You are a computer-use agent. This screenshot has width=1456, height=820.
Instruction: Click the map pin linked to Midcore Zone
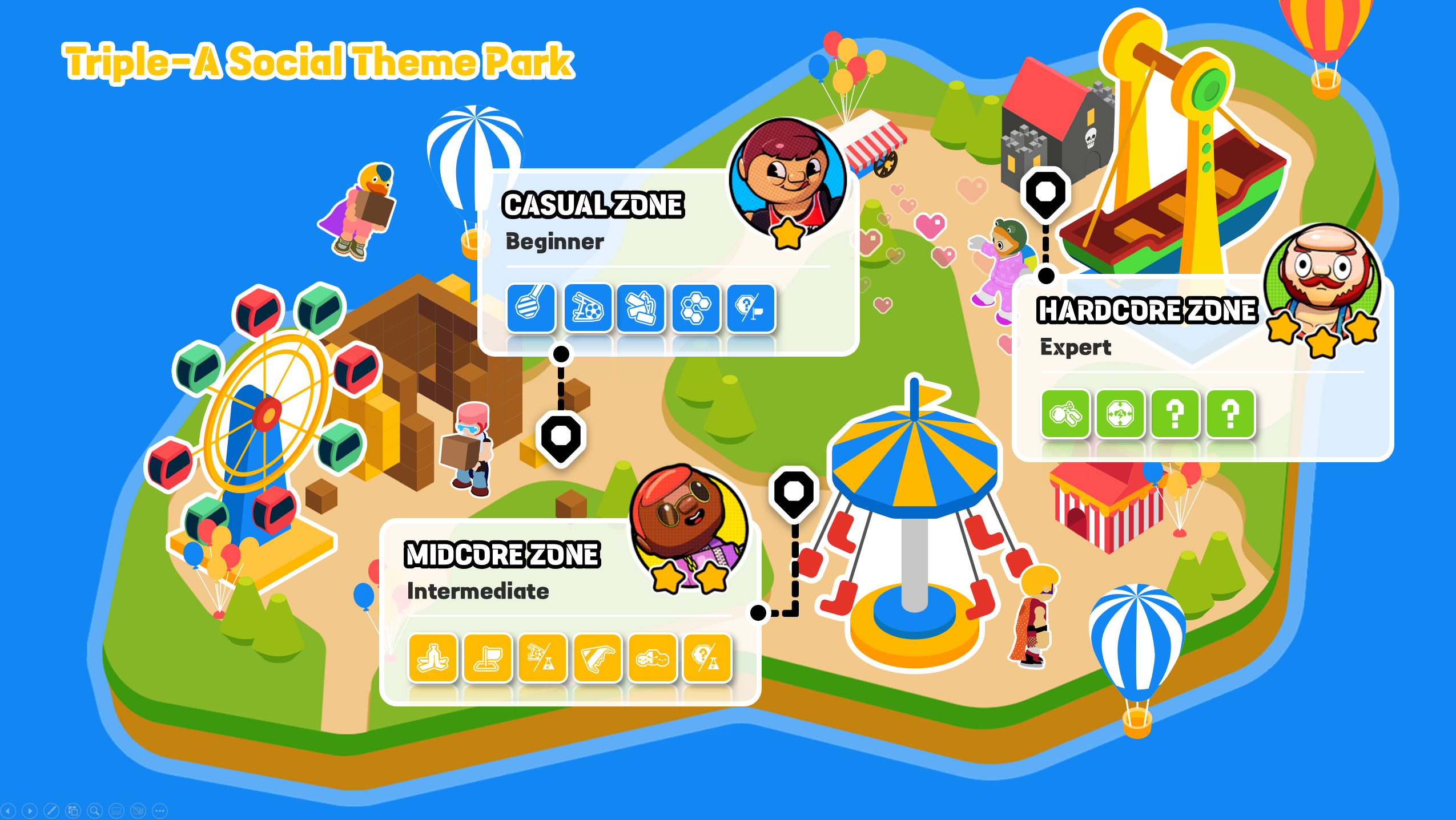tap(794, 492)
